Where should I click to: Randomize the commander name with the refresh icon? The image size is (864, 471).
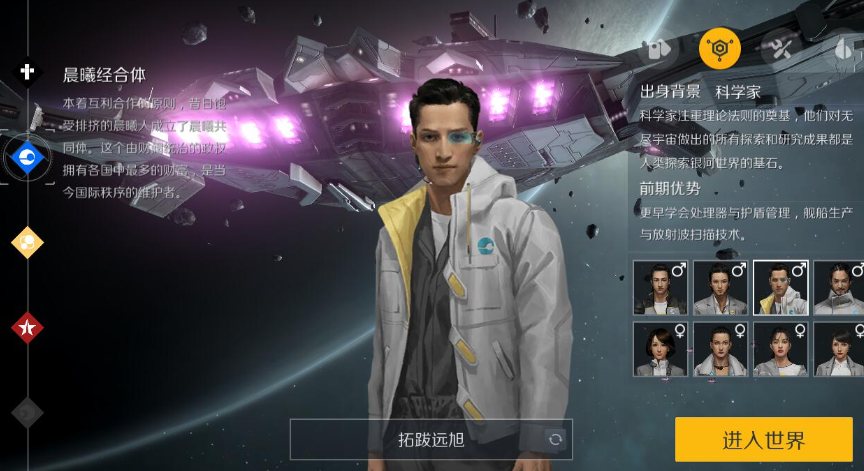click(x=554, y=439)
